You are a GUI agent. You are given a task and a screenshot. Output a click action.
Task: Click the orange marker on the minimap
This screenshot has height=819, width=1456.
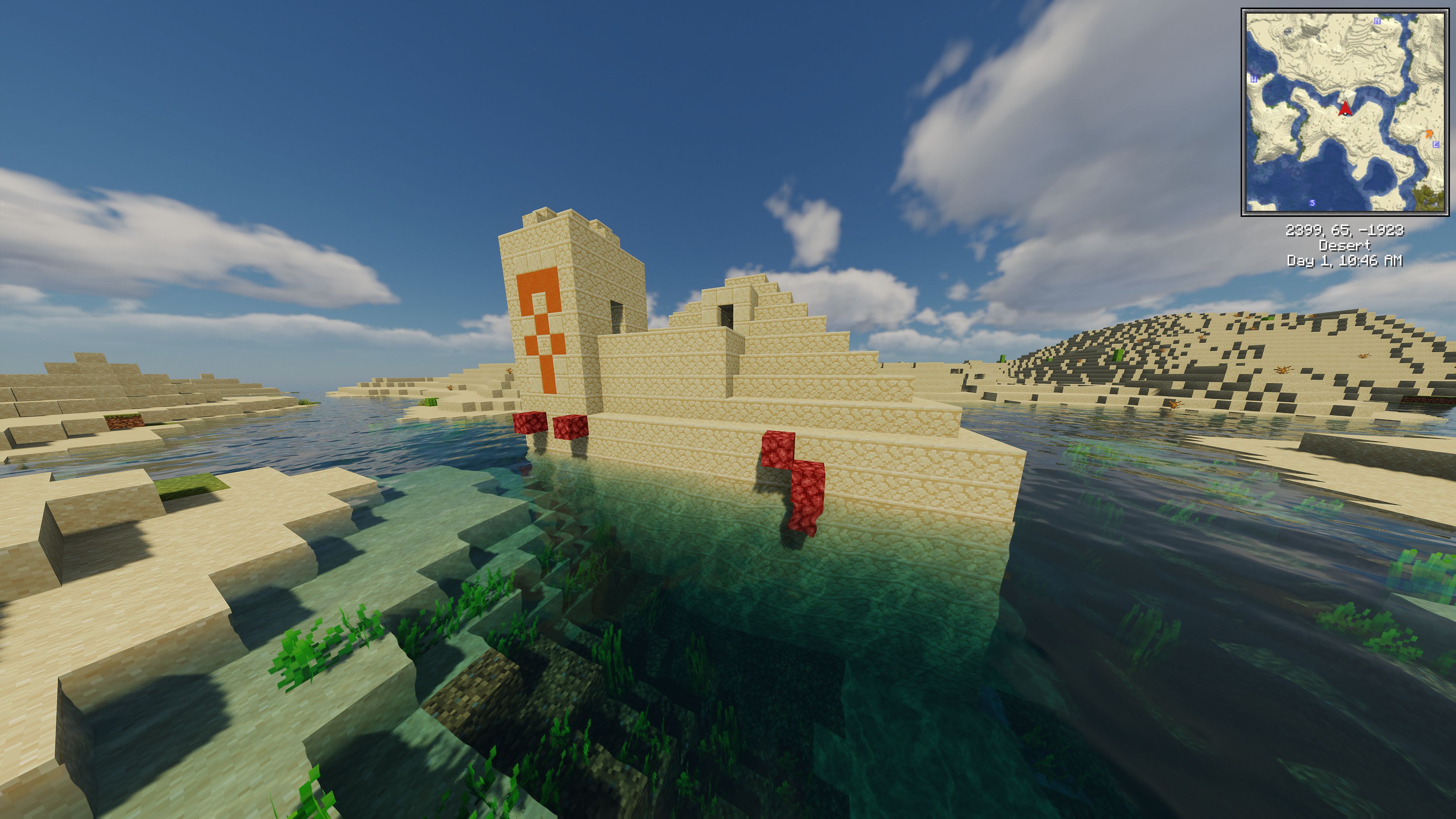pyautogui.click(x=1429, y=134)
